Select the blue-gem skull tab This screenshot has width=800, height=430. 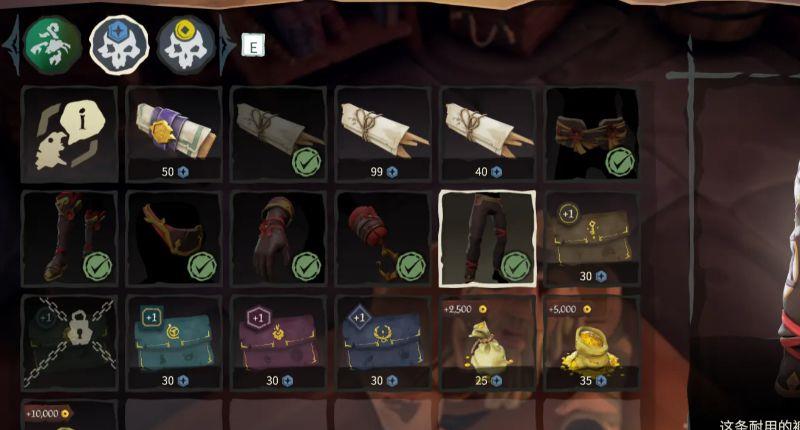(x=119, y=43)
